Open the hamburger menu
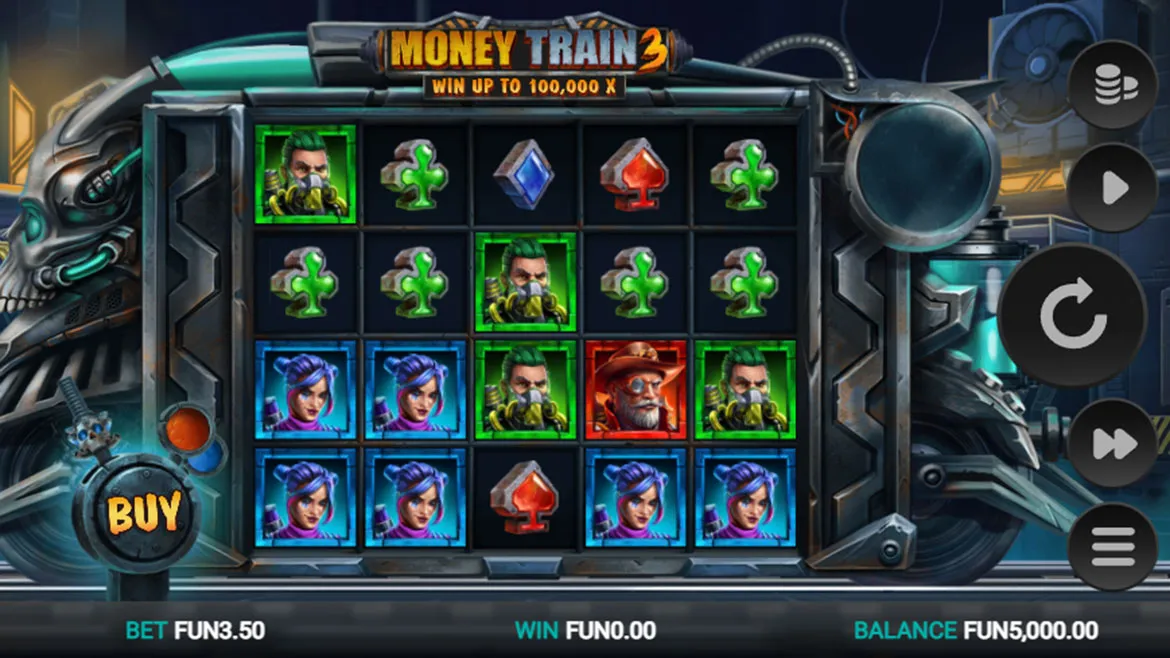 coord(1113,546)
